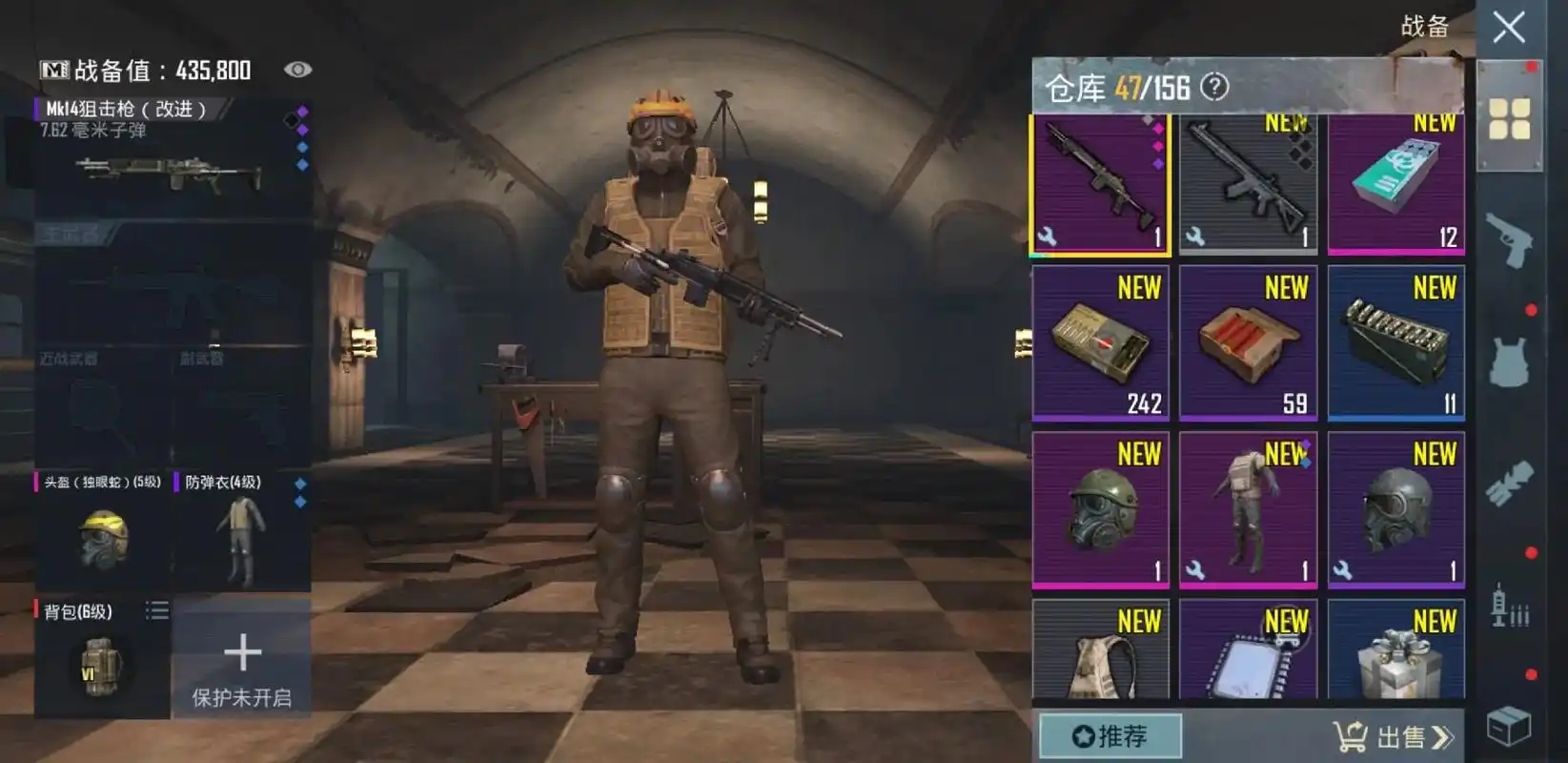Screen dimensions: 1568x763
Task: Pick the red shotgun shells stack of 59
Action: click(x=1248, y=343)
